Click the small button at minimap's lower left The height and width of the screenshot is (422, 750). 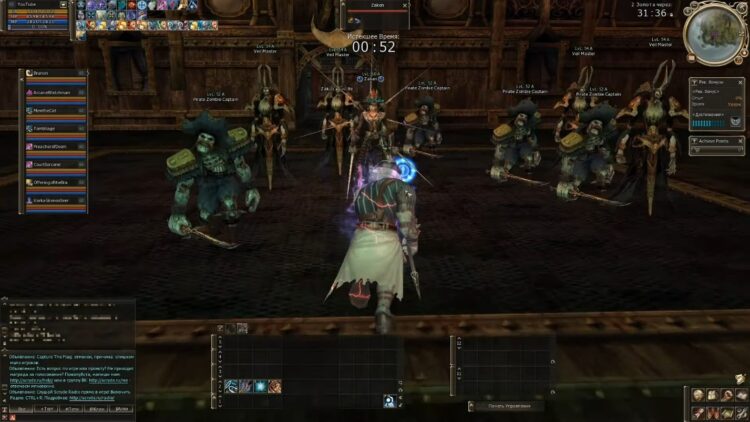point(689,59)
